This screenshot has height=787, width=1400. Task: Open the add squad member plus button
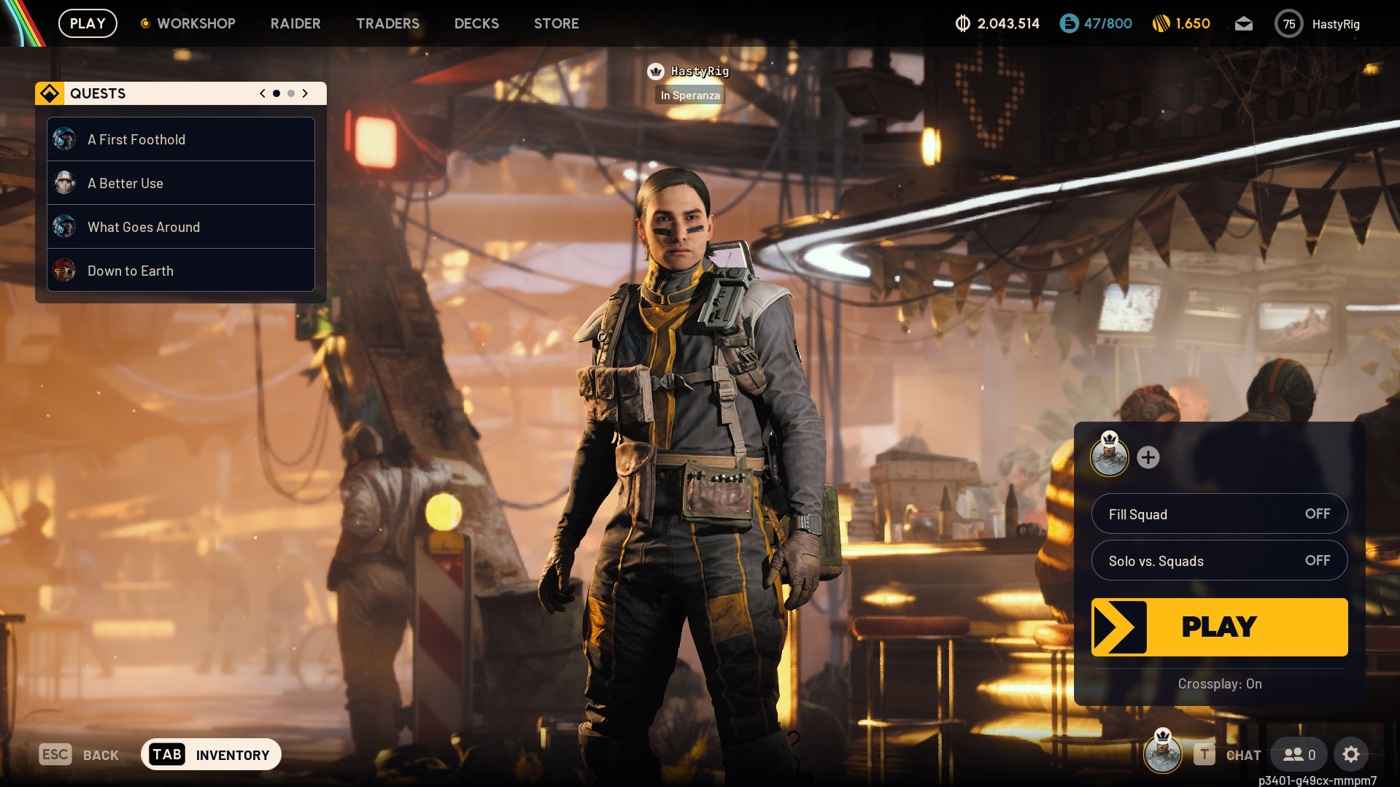click(1148, 457)
